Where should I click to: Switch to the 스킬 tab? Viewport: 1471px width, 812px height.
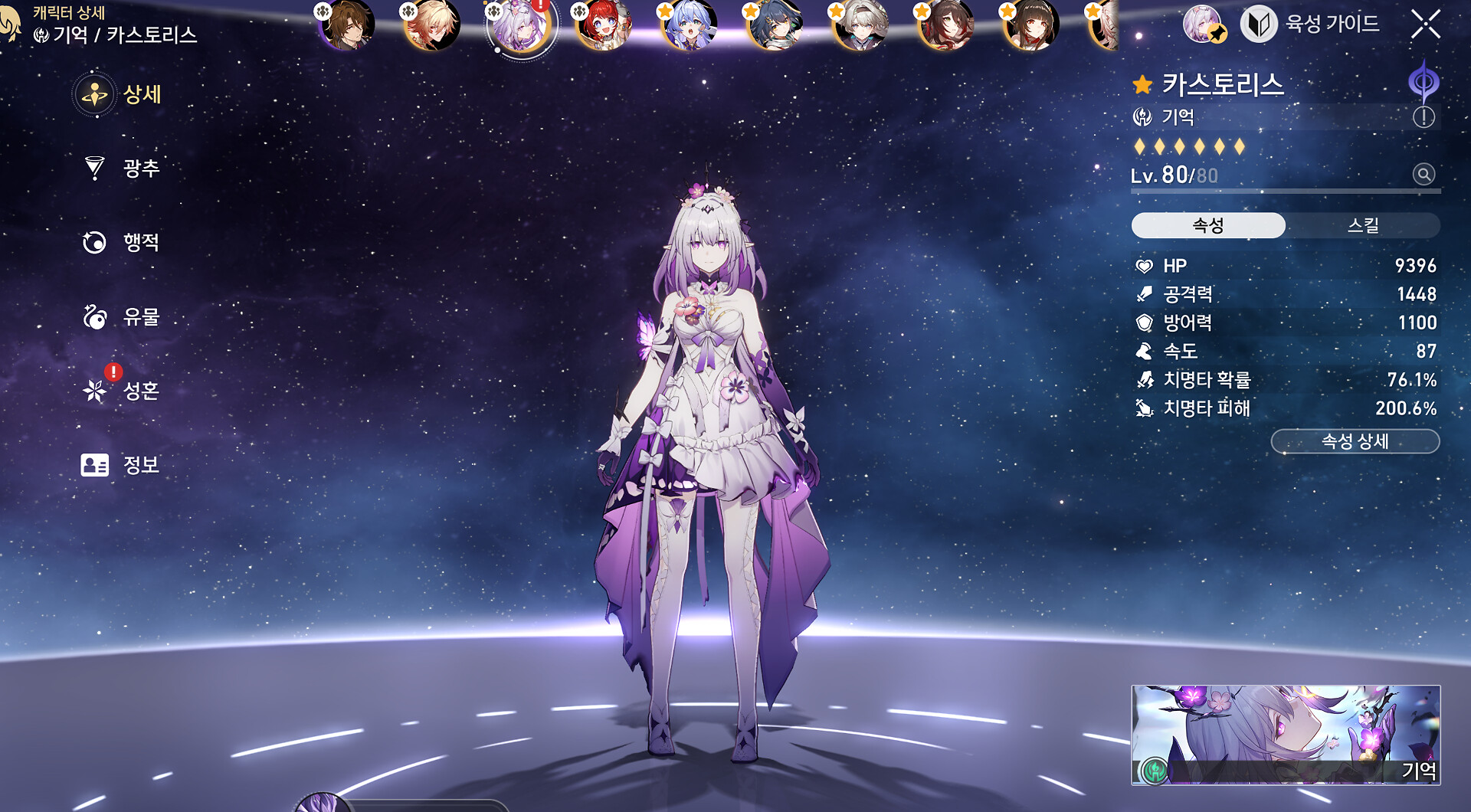tap(1362, 225)
